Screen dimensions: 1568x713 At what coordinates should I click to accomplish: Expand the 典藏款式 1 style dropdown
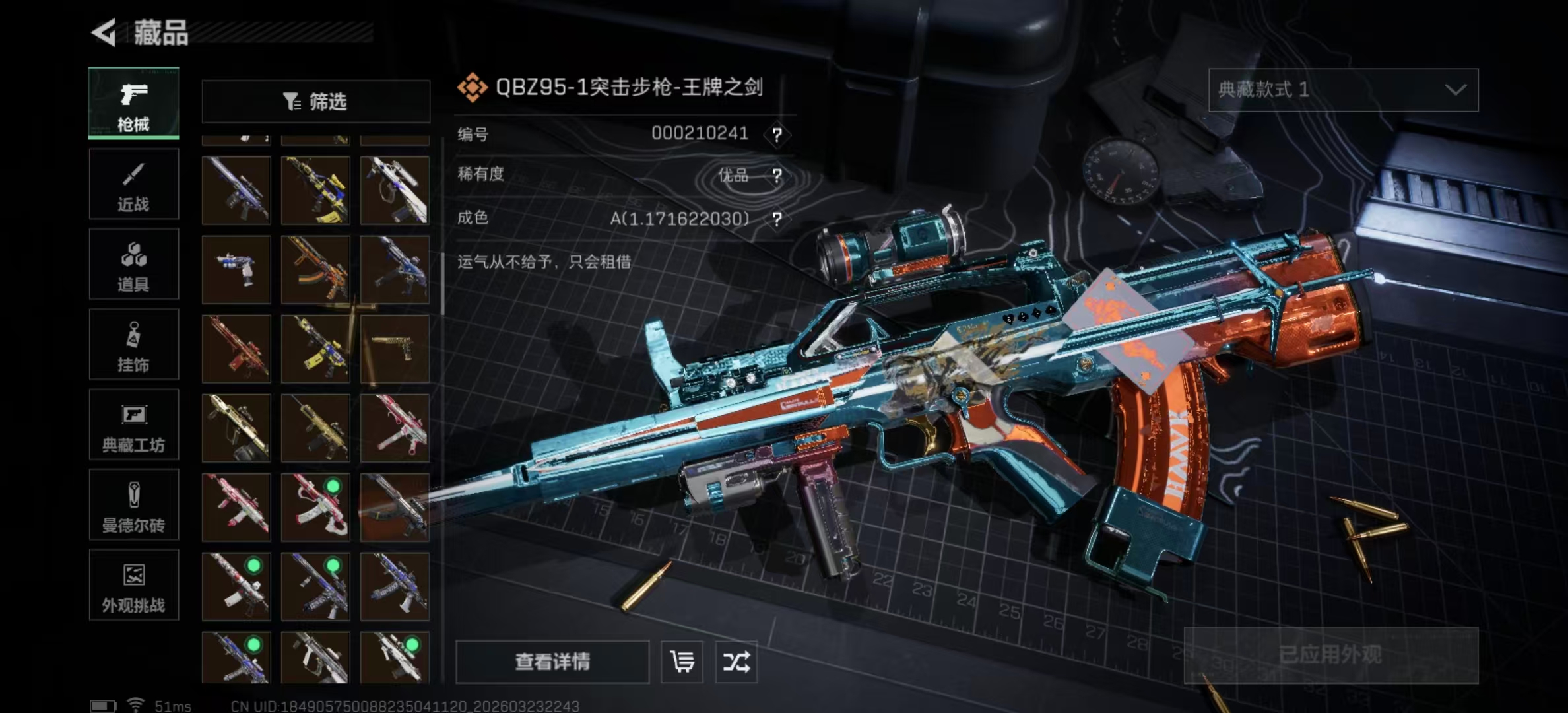[1343, 90]
